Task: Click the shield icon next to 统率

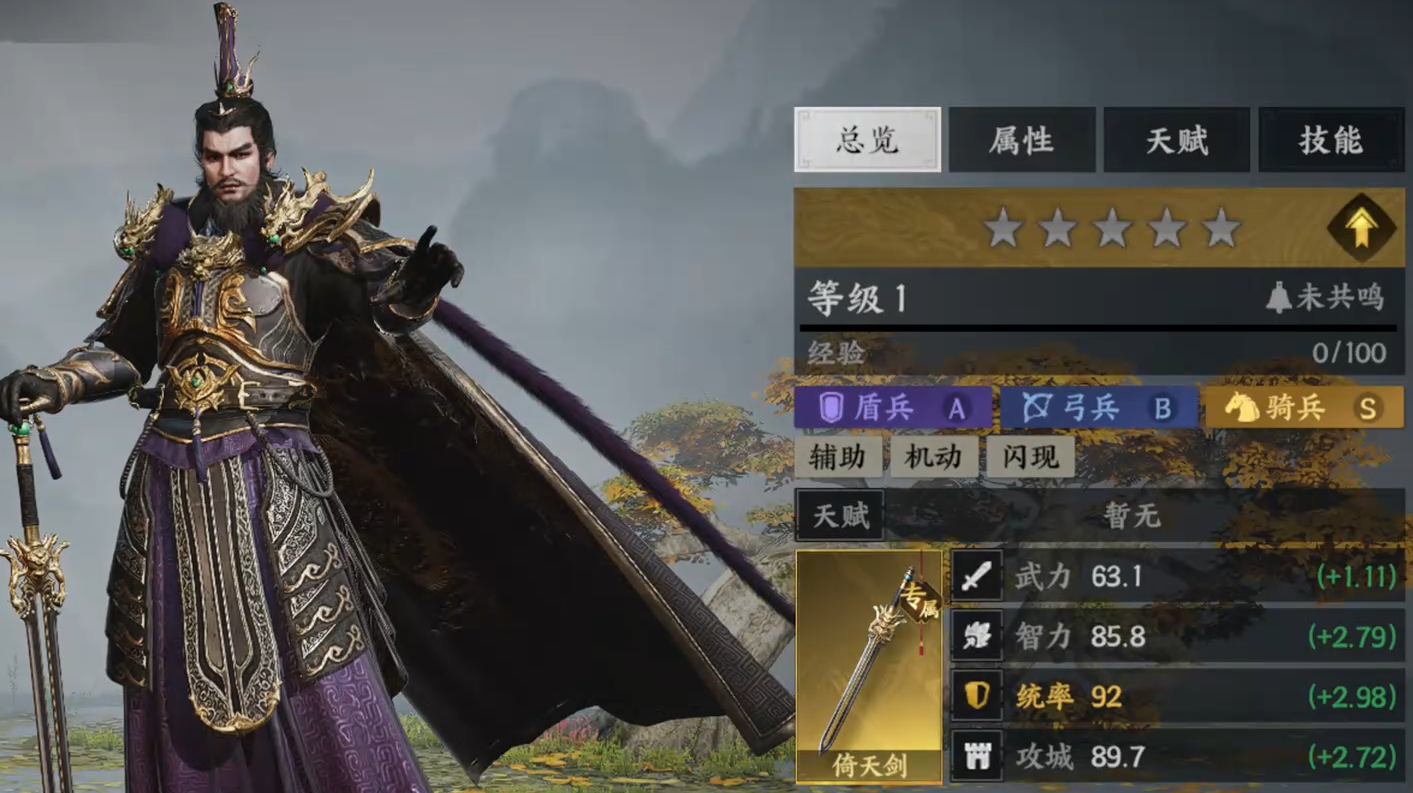Action: [977, 696]
